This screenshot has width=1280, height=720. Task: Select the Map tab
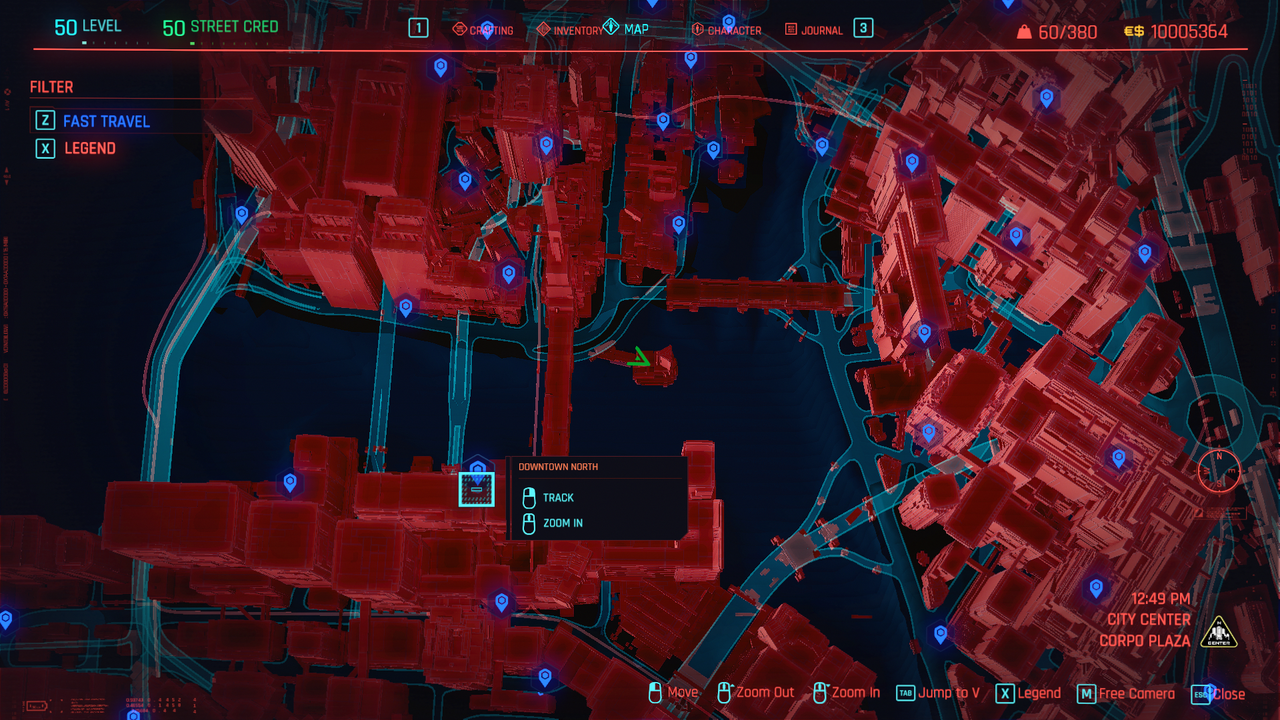(x=627, y=29)
